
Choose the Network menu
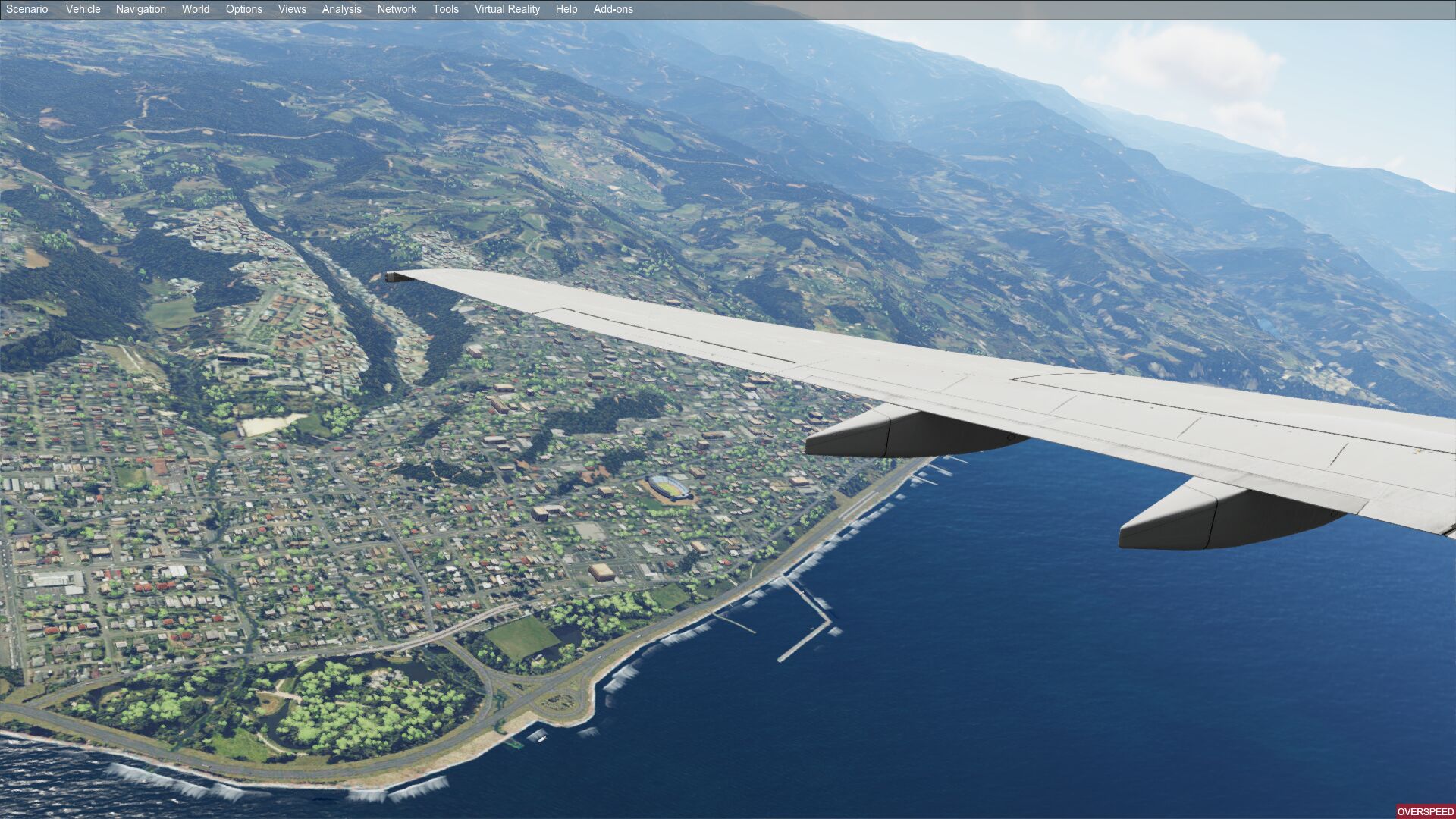coord(397,9)
